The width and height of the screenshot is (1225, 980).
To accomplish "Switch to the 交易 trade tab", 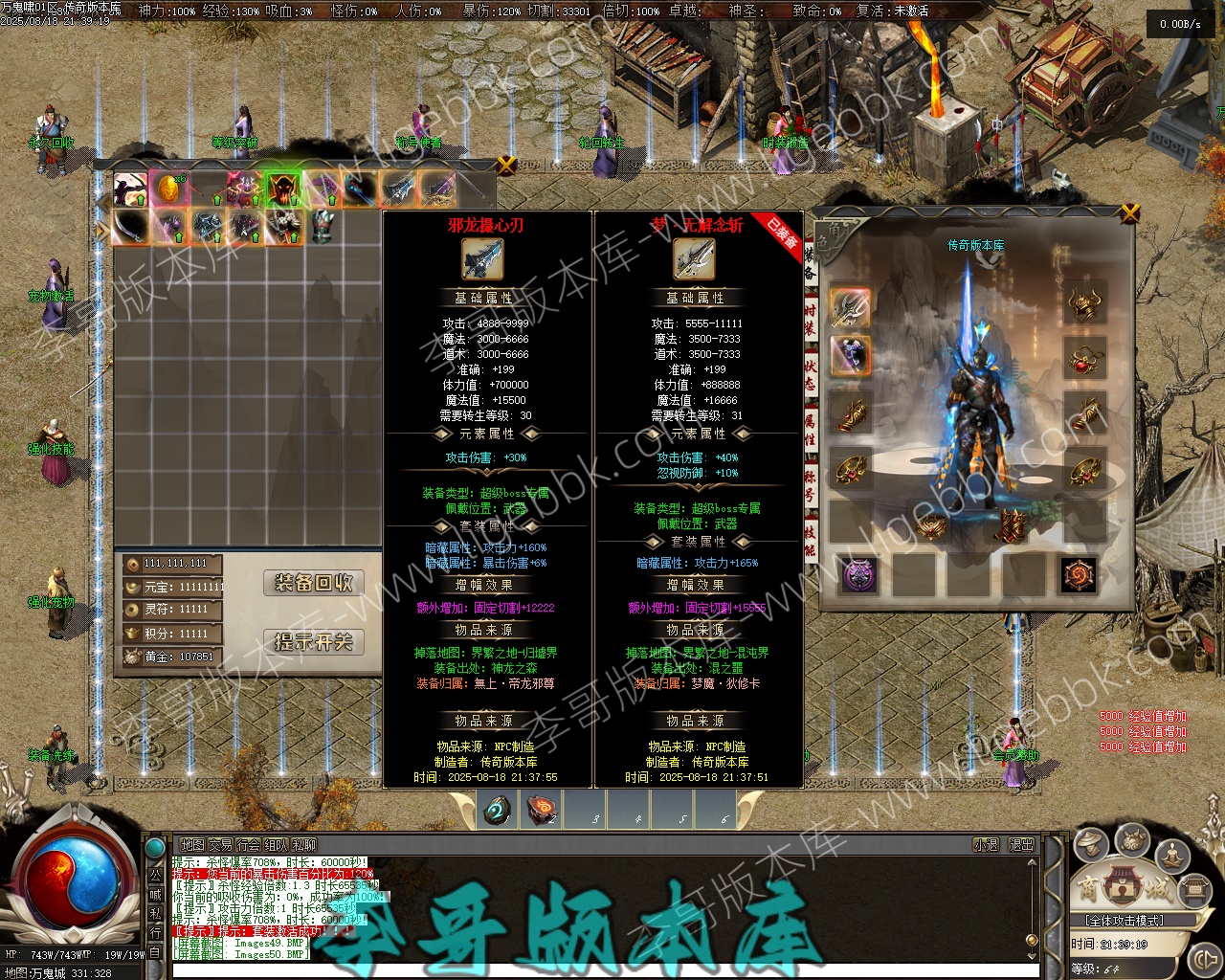I will 220,845.
